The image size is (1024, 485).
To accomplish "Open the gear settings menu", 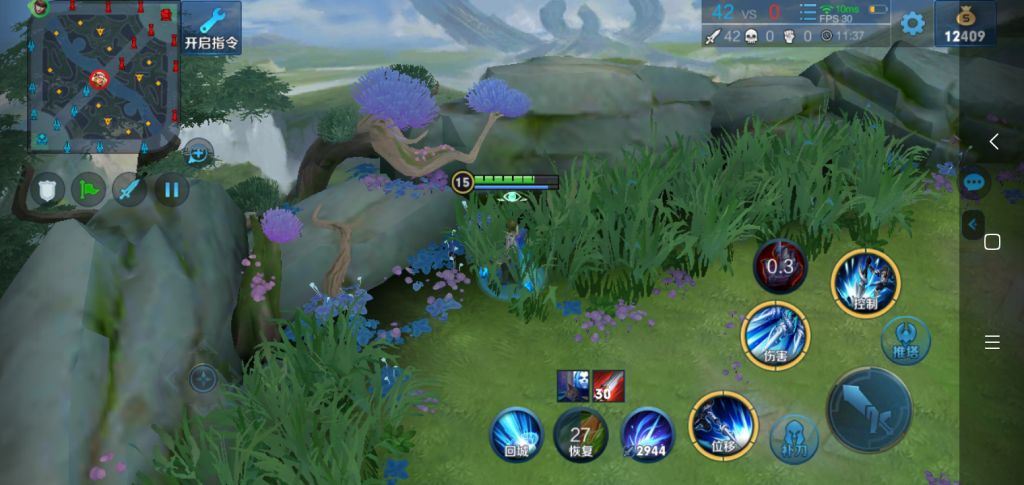I will coord(912,23).
